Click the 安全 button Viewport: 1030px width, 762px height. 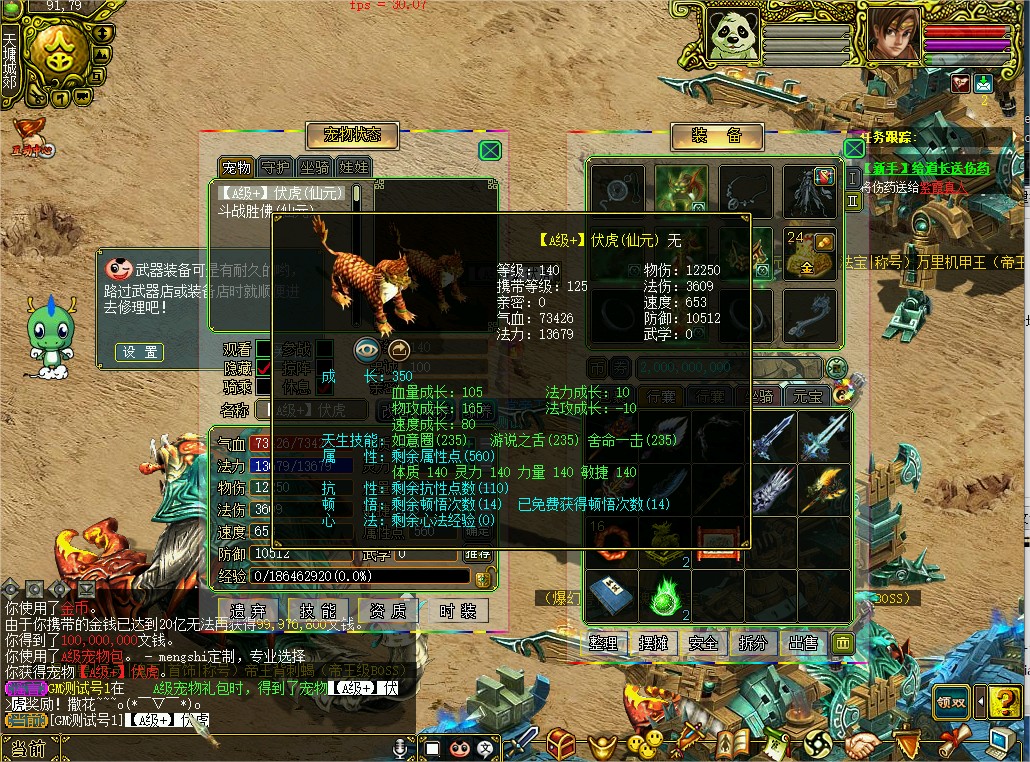pyautogui.click(x=703, y=643)
